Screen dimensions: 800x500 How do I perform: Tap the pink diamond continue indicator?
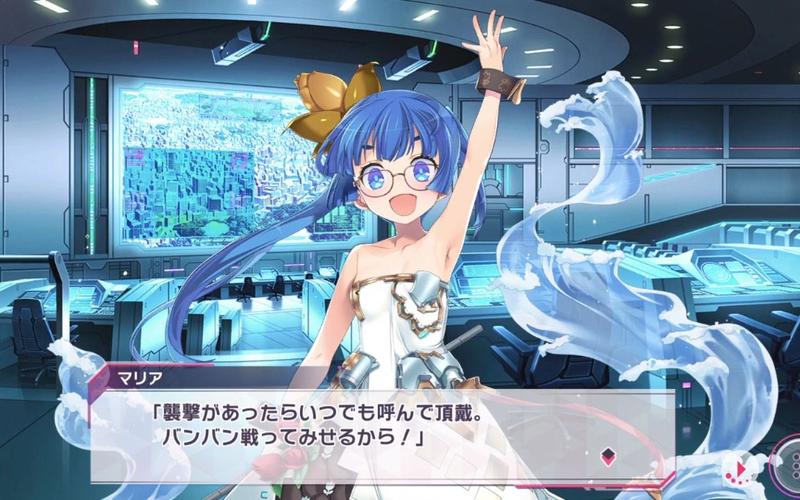tap(605, 457)
